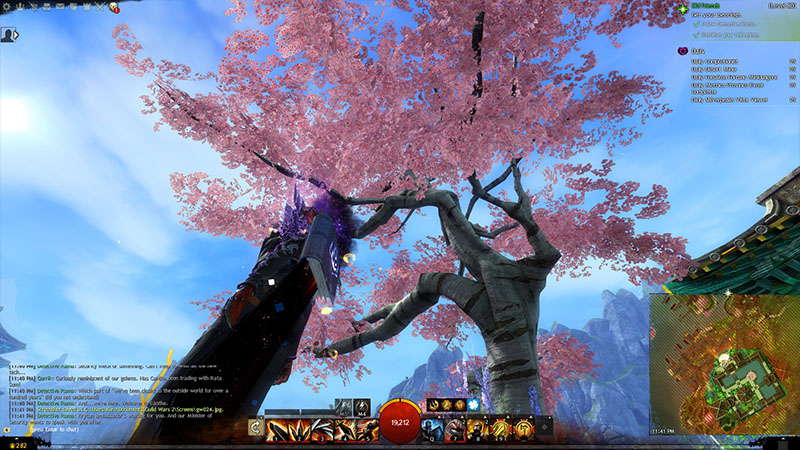
Task: Use the healing skill in slot 6
Action: 431,430
